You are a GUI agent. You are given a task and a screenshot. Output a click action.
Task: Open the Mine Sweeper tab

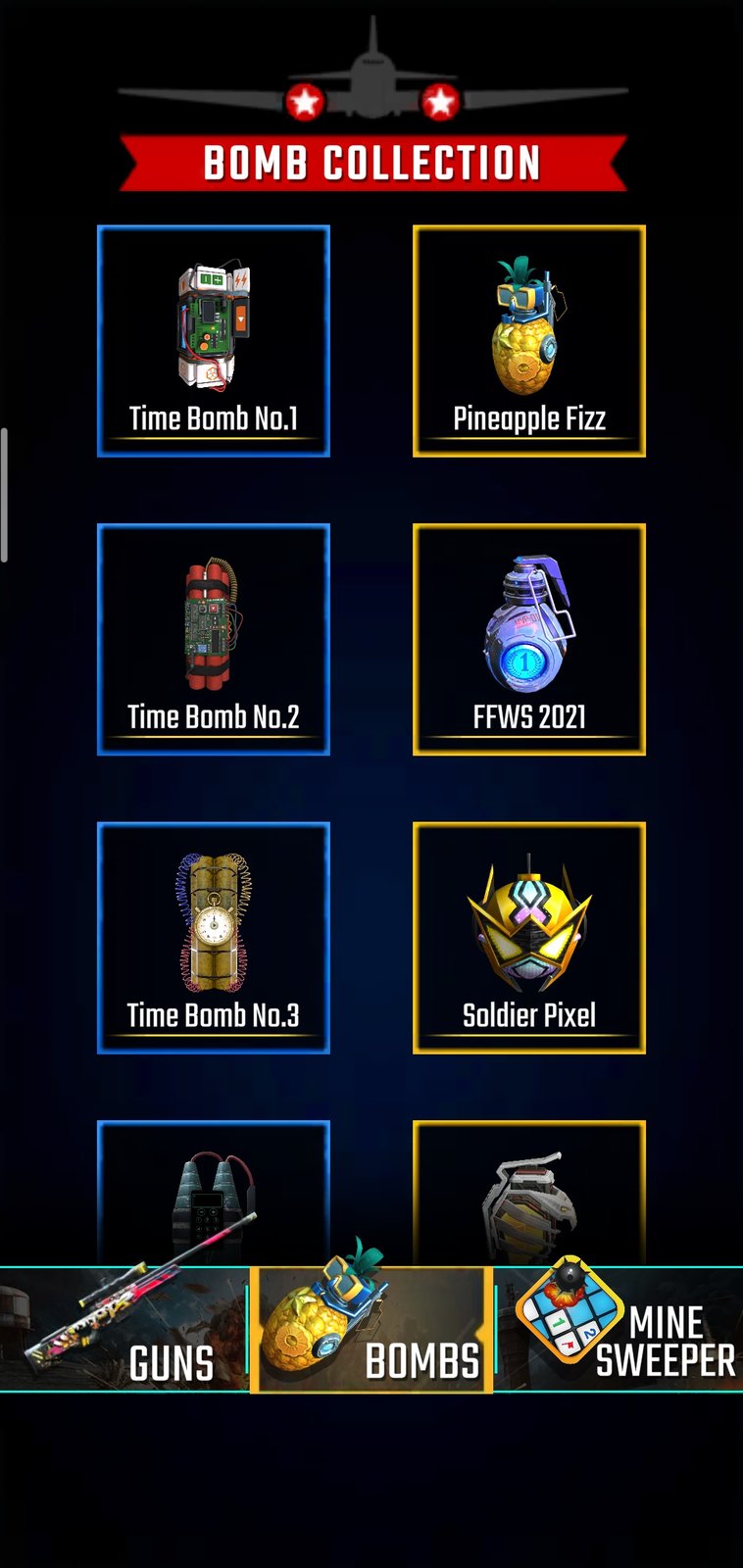(x=619, y=1329)
